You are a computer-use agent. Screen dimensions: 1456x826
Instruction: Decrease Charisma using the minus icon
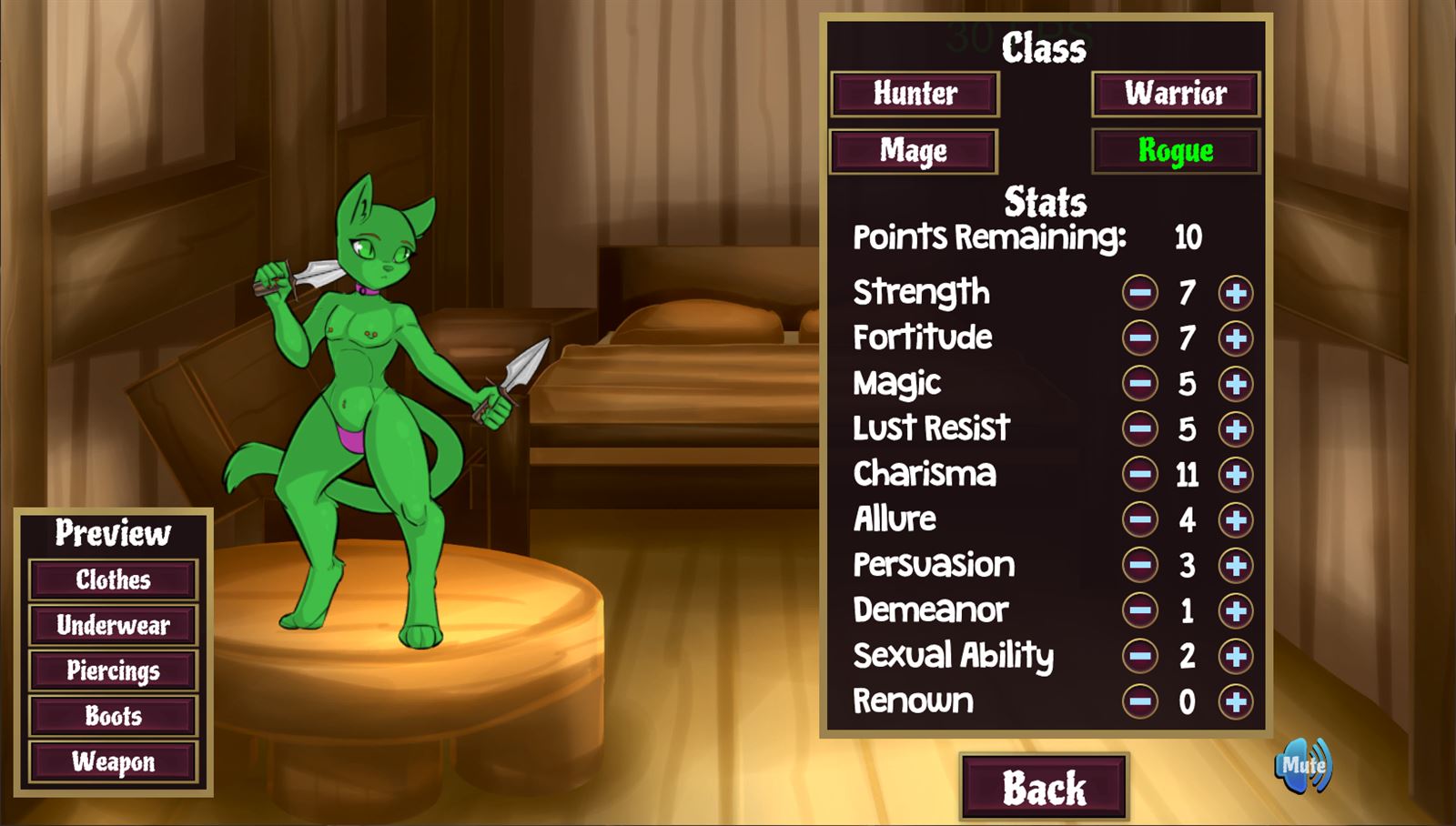[x=1138, y=474]
